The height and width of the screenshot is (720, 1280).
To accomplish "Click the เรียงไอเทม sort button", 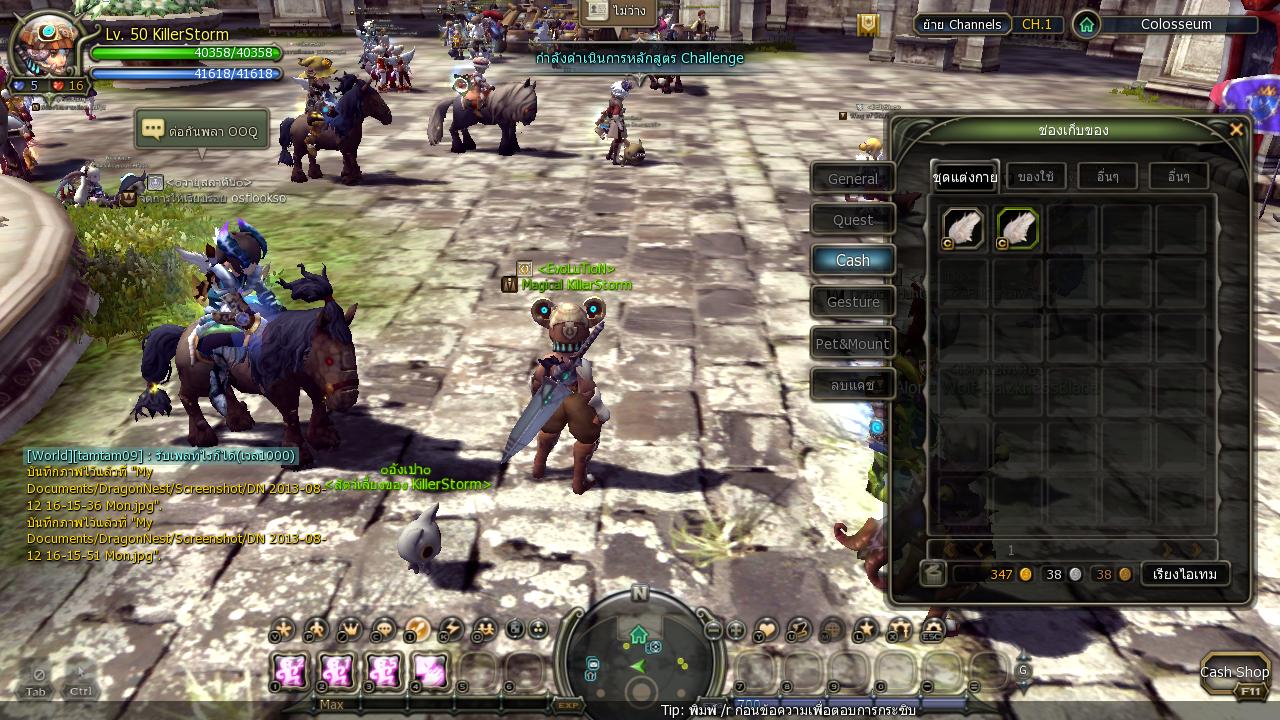I will [x=1185, y=574].
